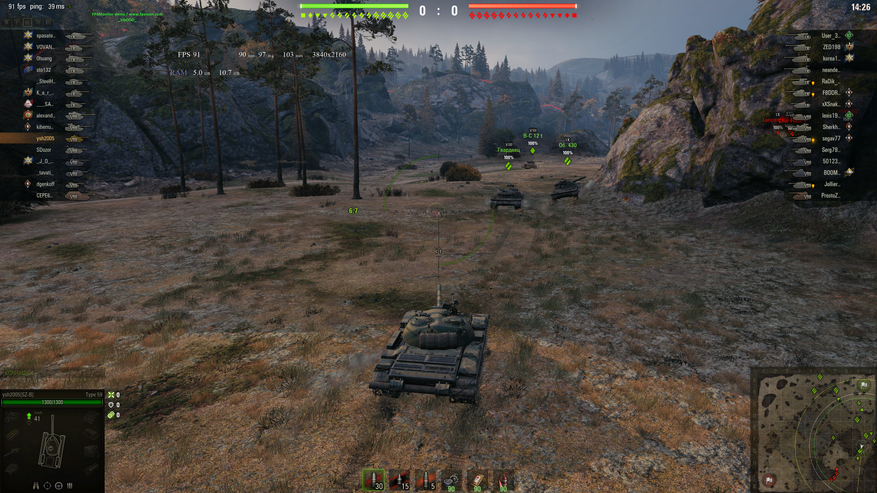The image size is (877, 493).
Task: Click ally SDozor in the player list
Action: point(45,150)
